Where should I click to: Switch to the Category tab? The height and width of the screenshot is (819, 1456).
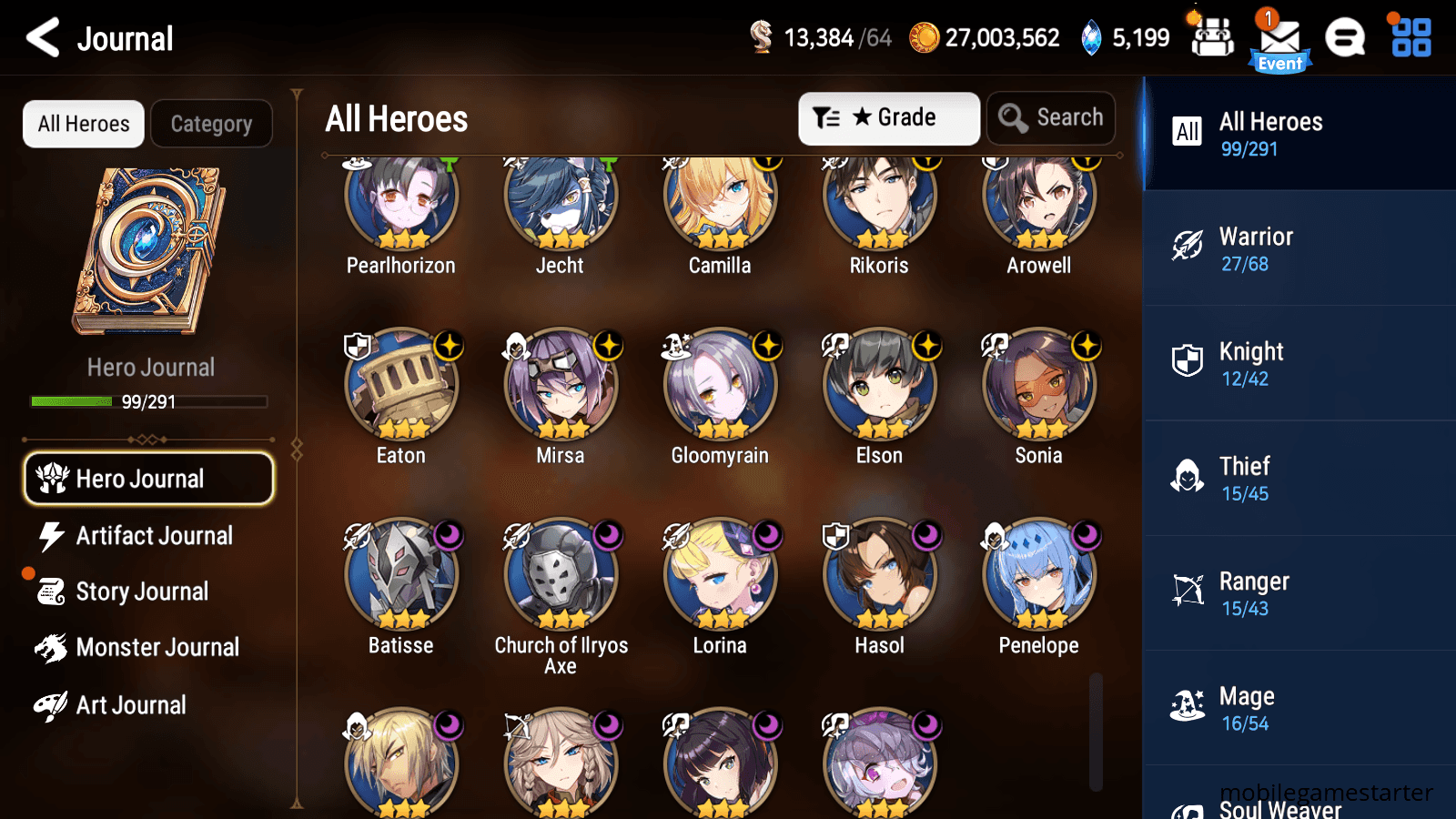pos(211,124)
